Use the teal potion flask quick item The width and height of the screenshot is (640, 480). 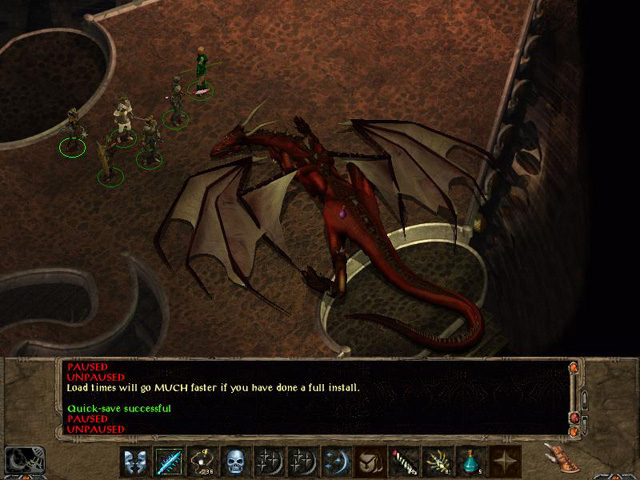click(x=469, y=462)
